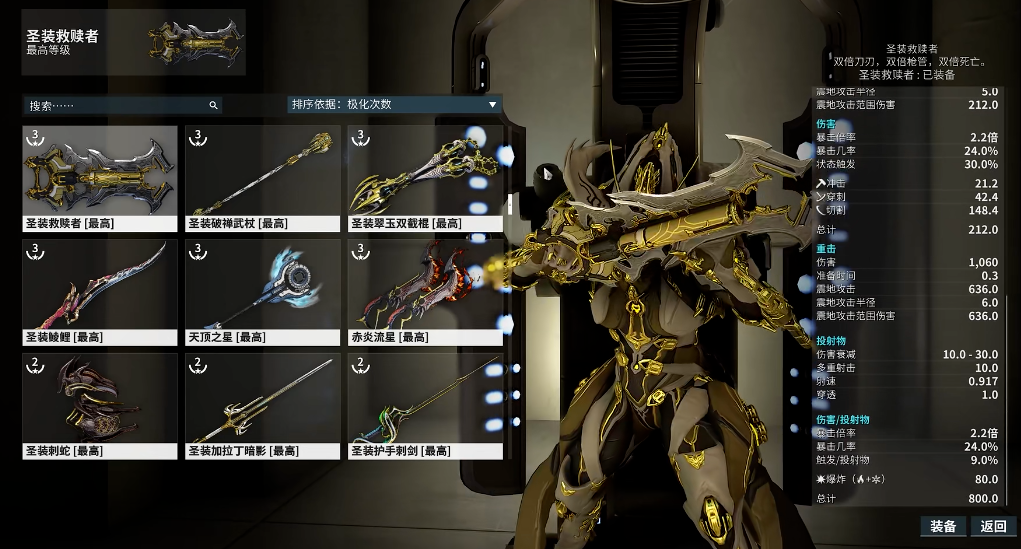Screen dimensions: 1021x549
Task: Click the 装备 equip button
Action: [x=943, y=527]
